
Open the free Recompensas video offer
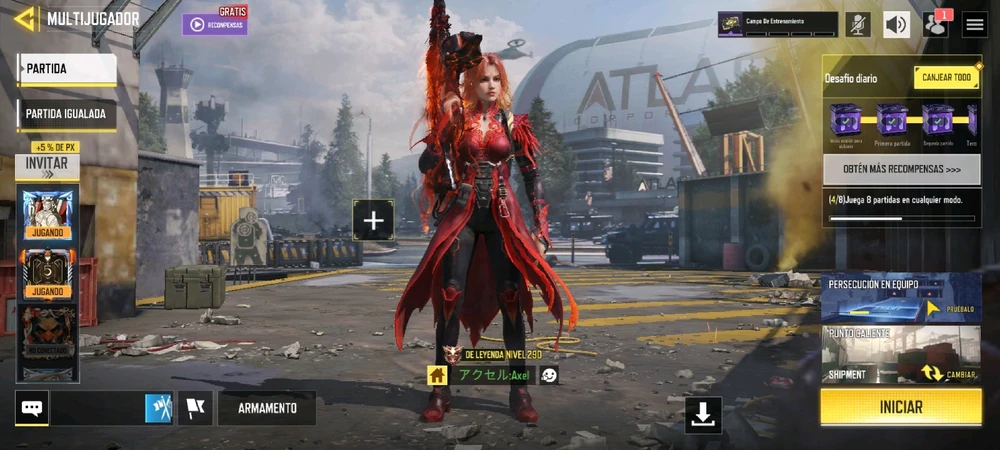215,24
